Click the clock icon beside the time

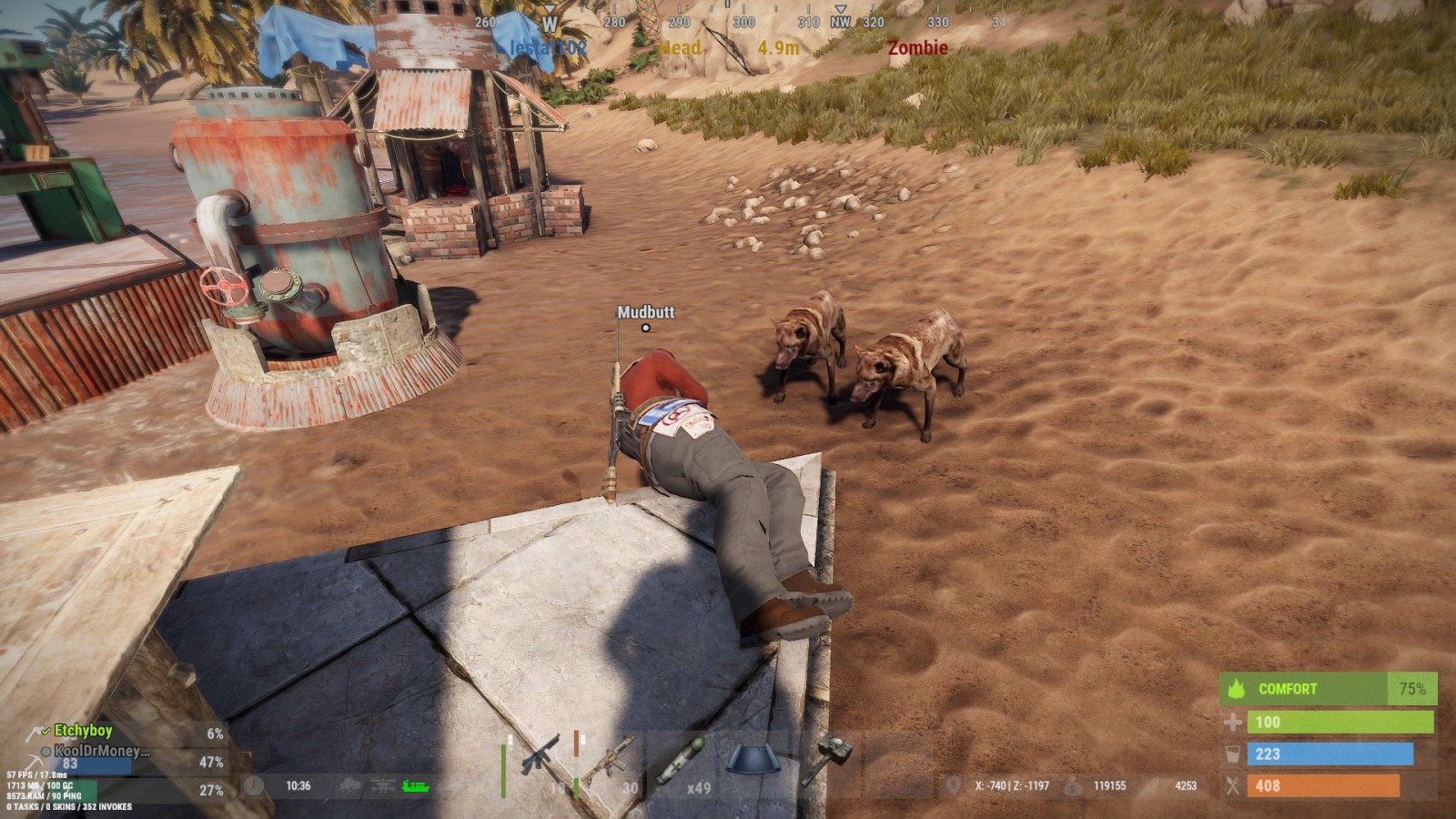pyautogui.click(x=254, y=786)
